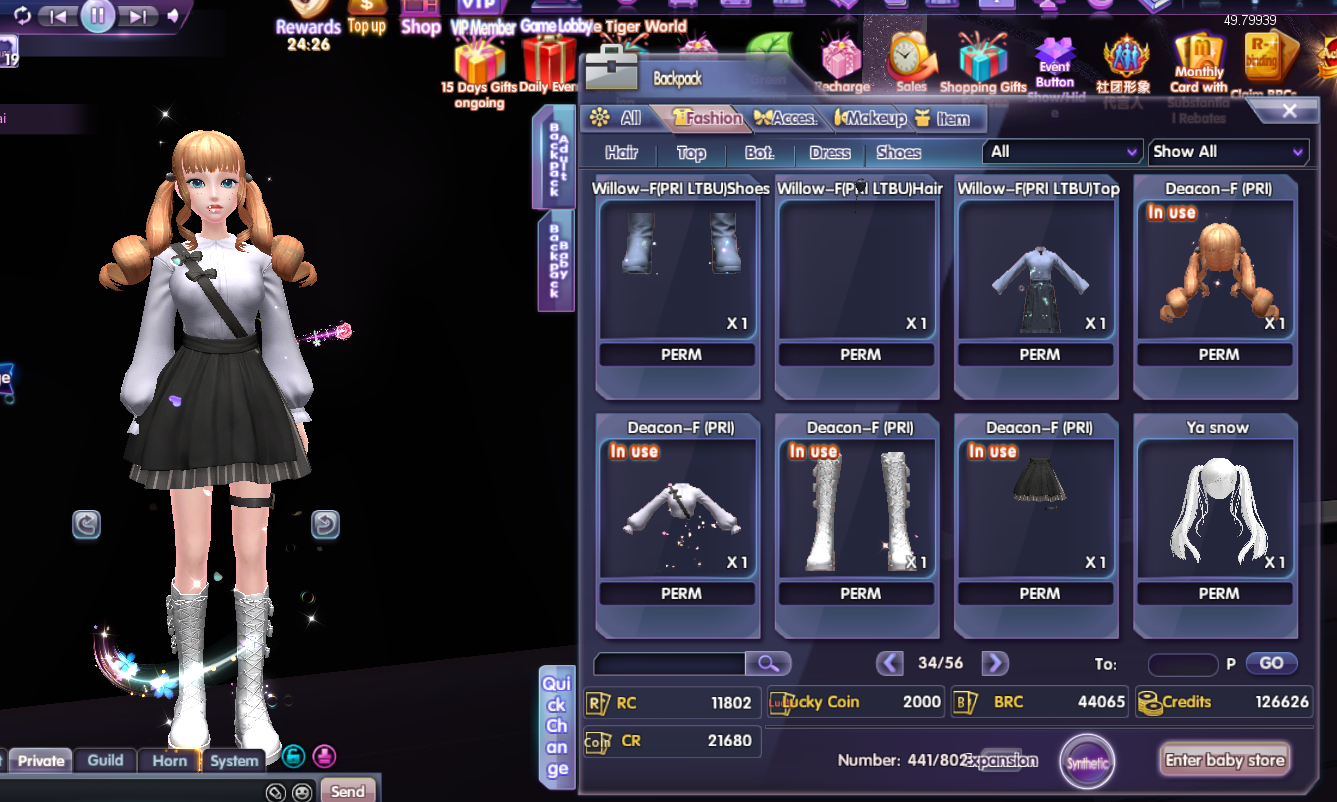Enter the baby store
Screen dimensions: 1337x802
coord(1224,760)
